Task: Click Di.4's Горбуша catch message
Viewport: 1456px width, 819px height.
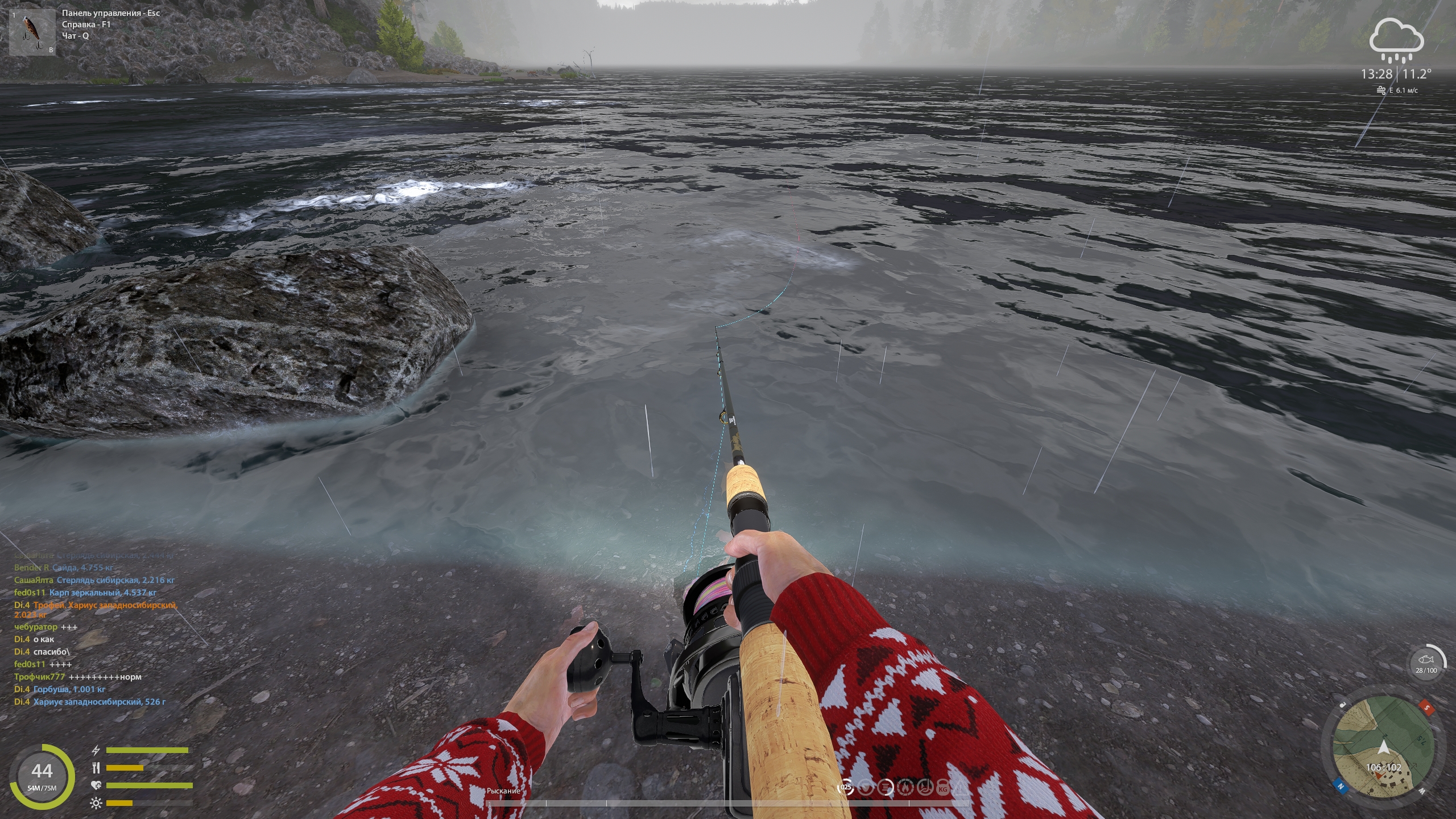Action: 69,689
